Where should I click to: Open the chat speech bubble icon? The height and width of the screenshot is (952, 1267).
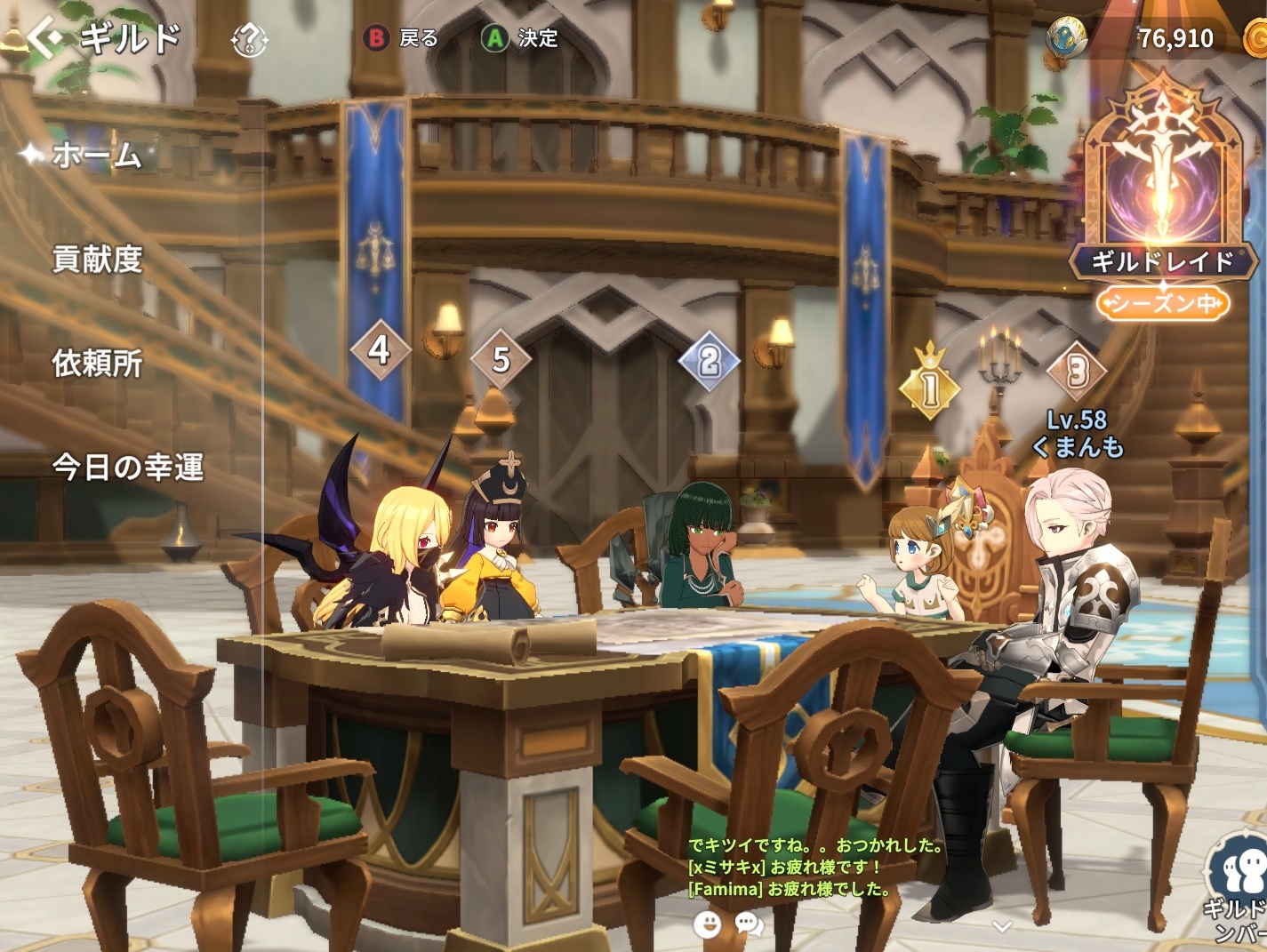(750, 925)
